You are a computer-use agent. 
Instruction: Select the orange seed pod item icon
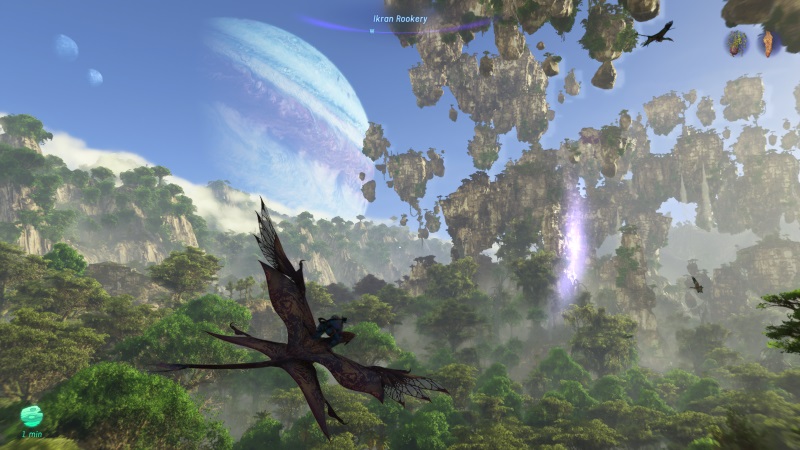tap(767, 43)
